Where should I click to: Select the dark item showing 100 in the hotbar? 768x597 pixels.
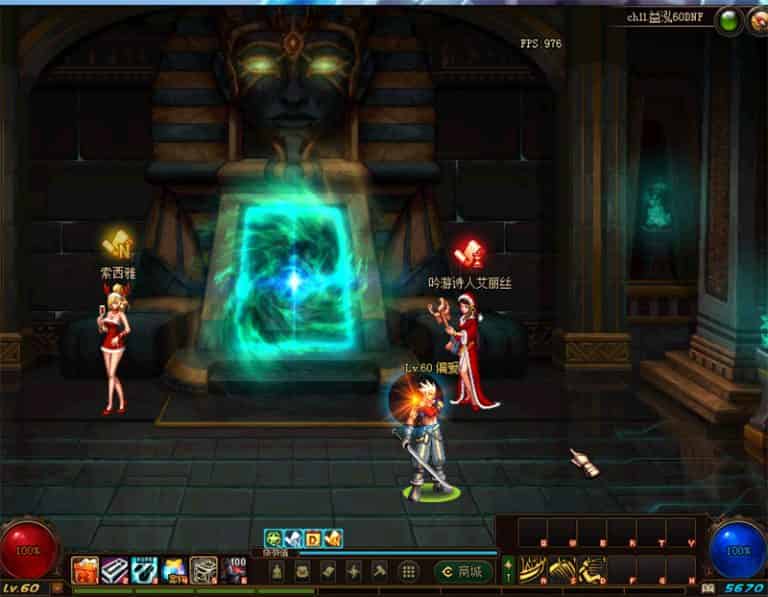tap(235, 570)
